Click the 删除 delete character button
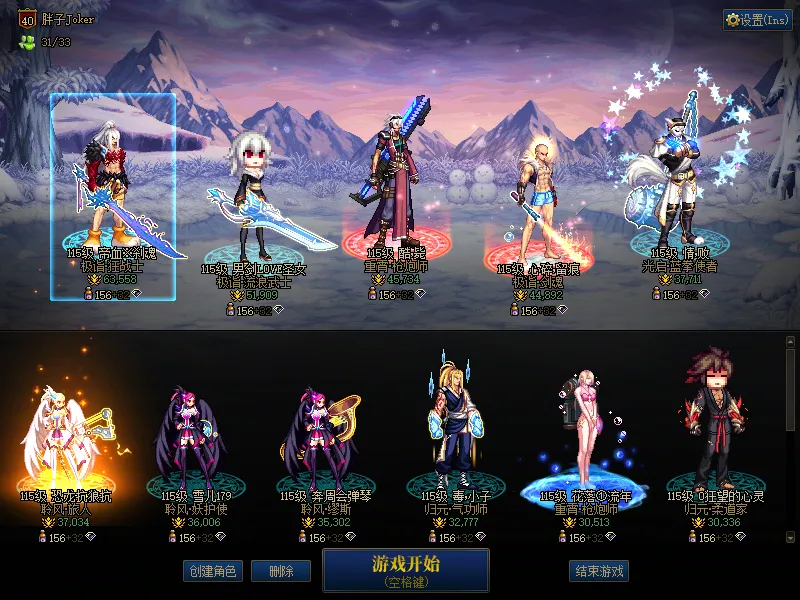 click(281, 572)
